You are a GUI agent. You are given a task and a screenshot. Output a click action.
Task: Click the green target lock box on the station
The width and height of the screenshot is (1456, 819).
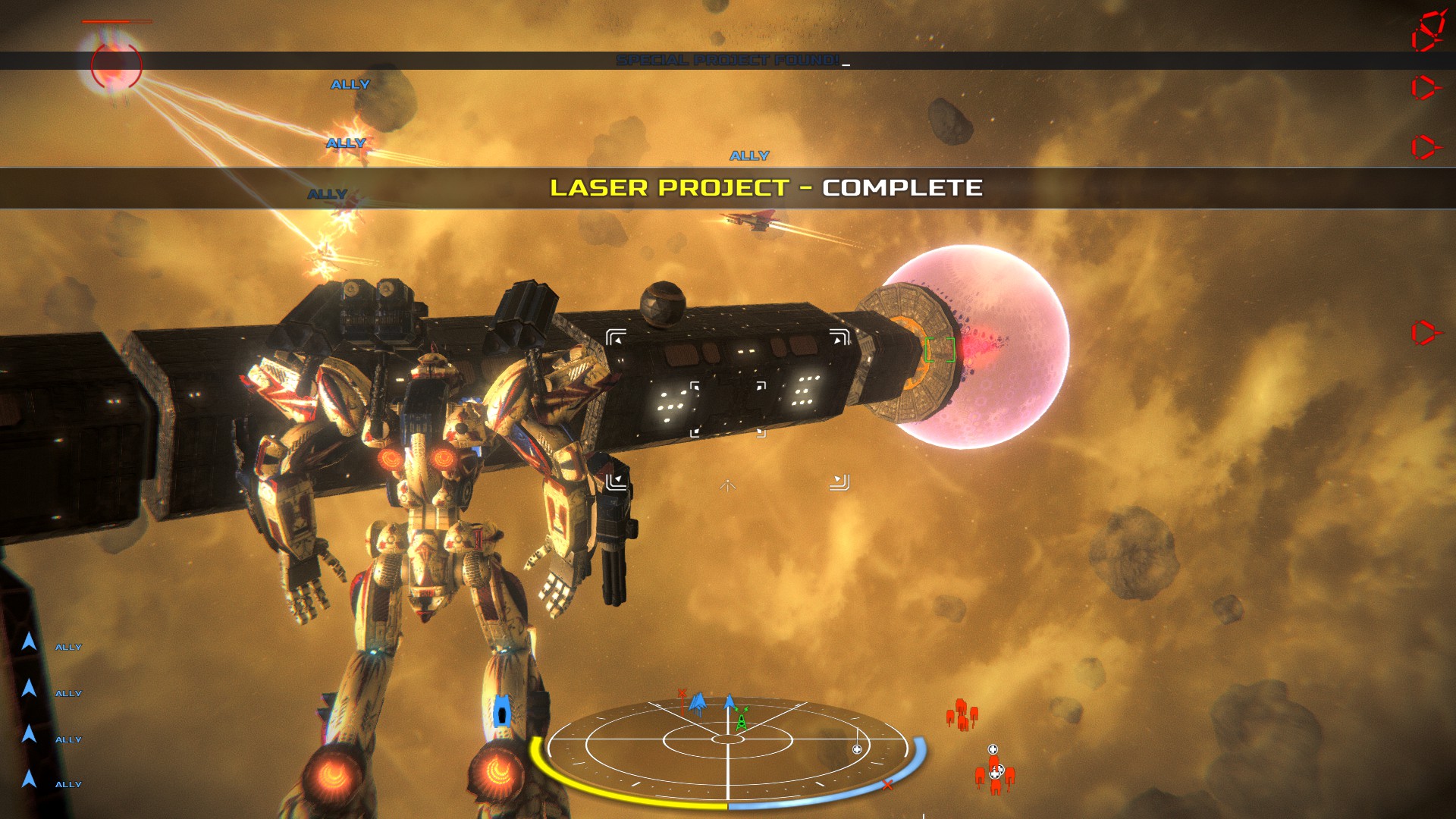tap(940, 351)
